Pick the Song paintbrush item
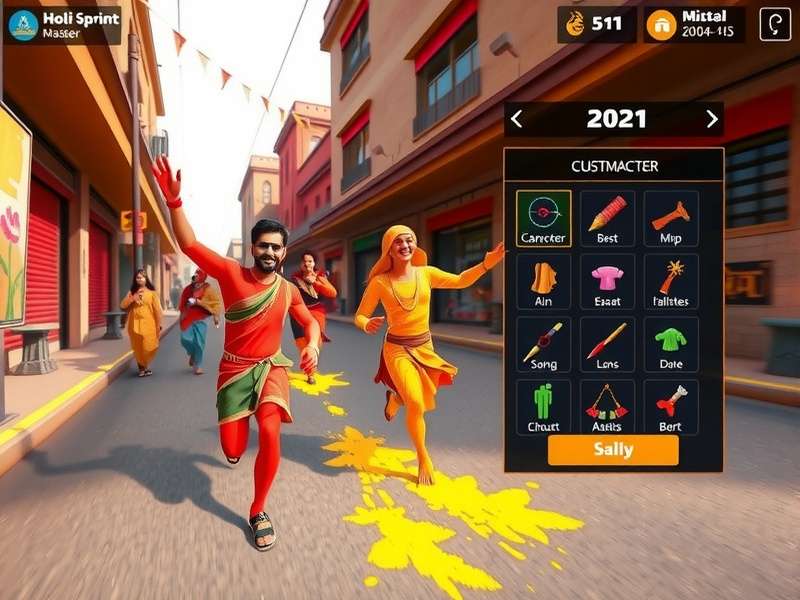This screenshot has height=600, width=800. click(544, 344)
